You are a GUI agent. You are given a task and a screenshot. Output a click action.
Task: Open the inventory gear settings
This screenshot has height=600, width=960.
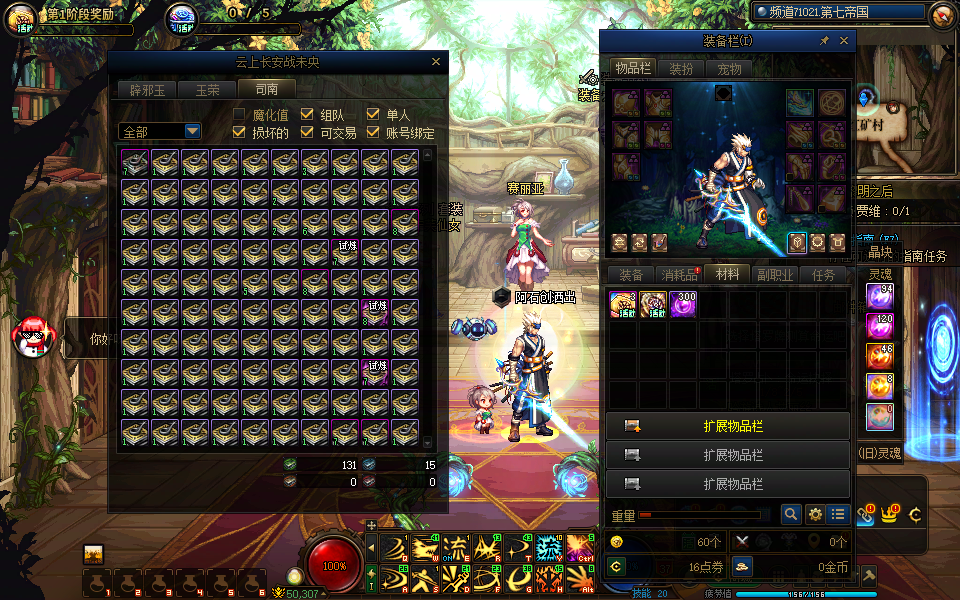[815, 514]
